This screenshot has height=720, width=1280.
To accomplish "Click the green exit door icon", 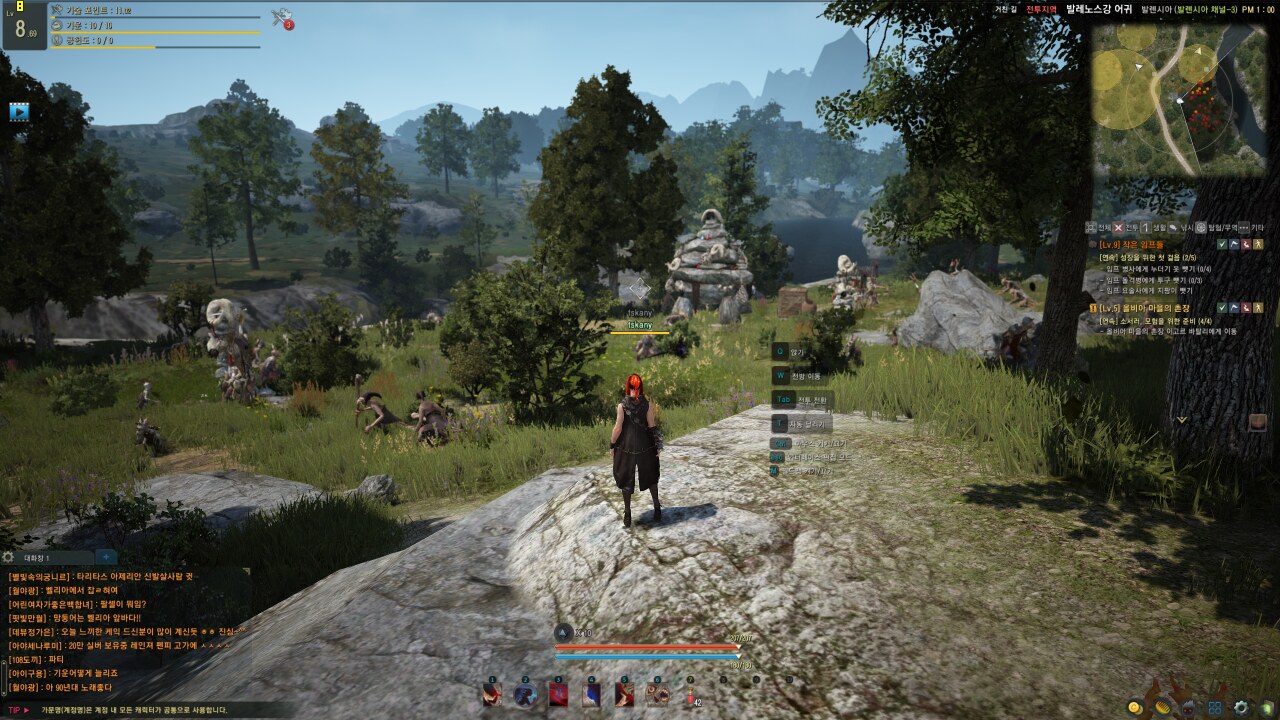I will point(1267,707).
